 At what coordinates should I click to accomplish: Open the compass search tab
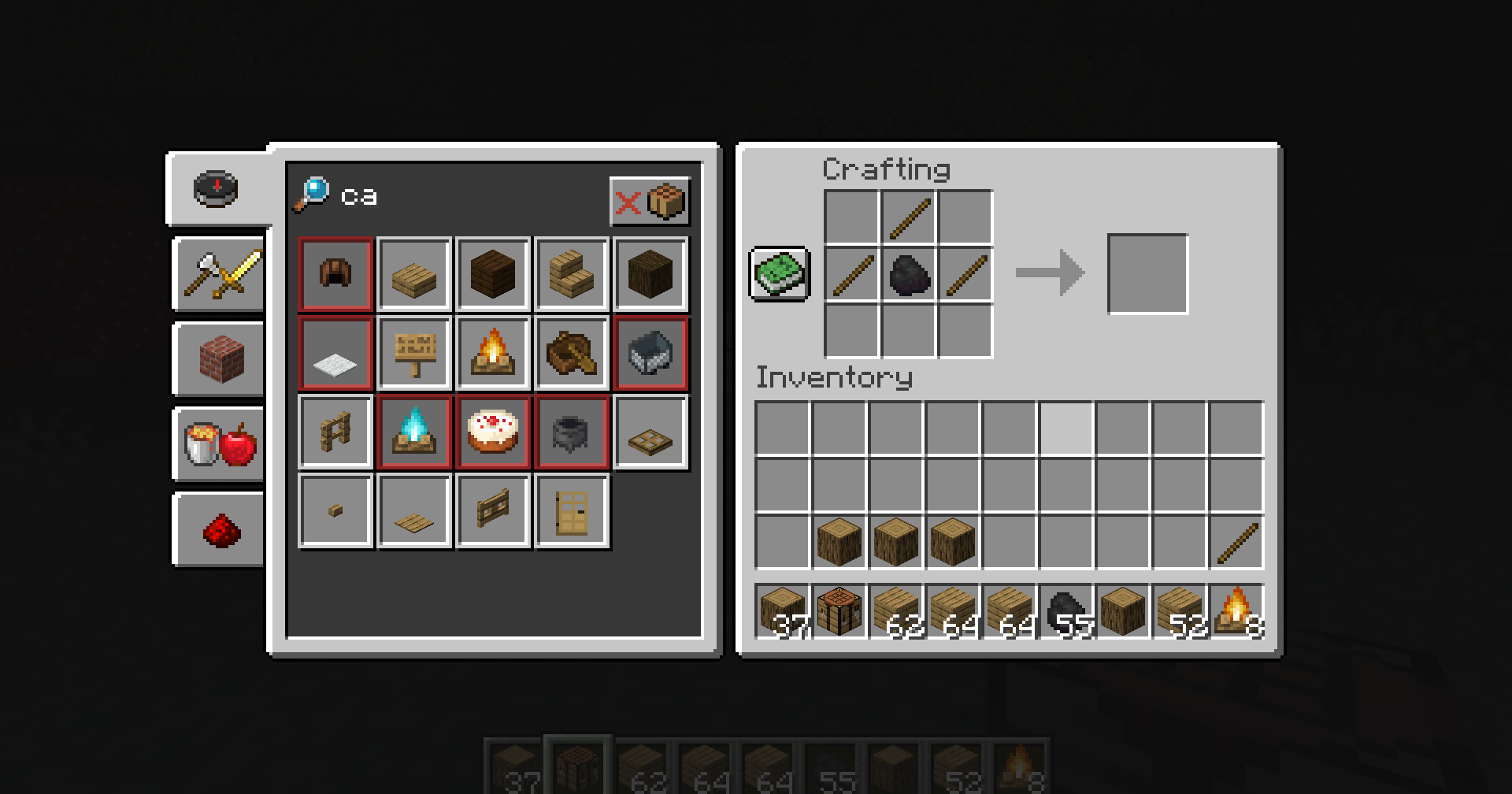coord(216,188)
